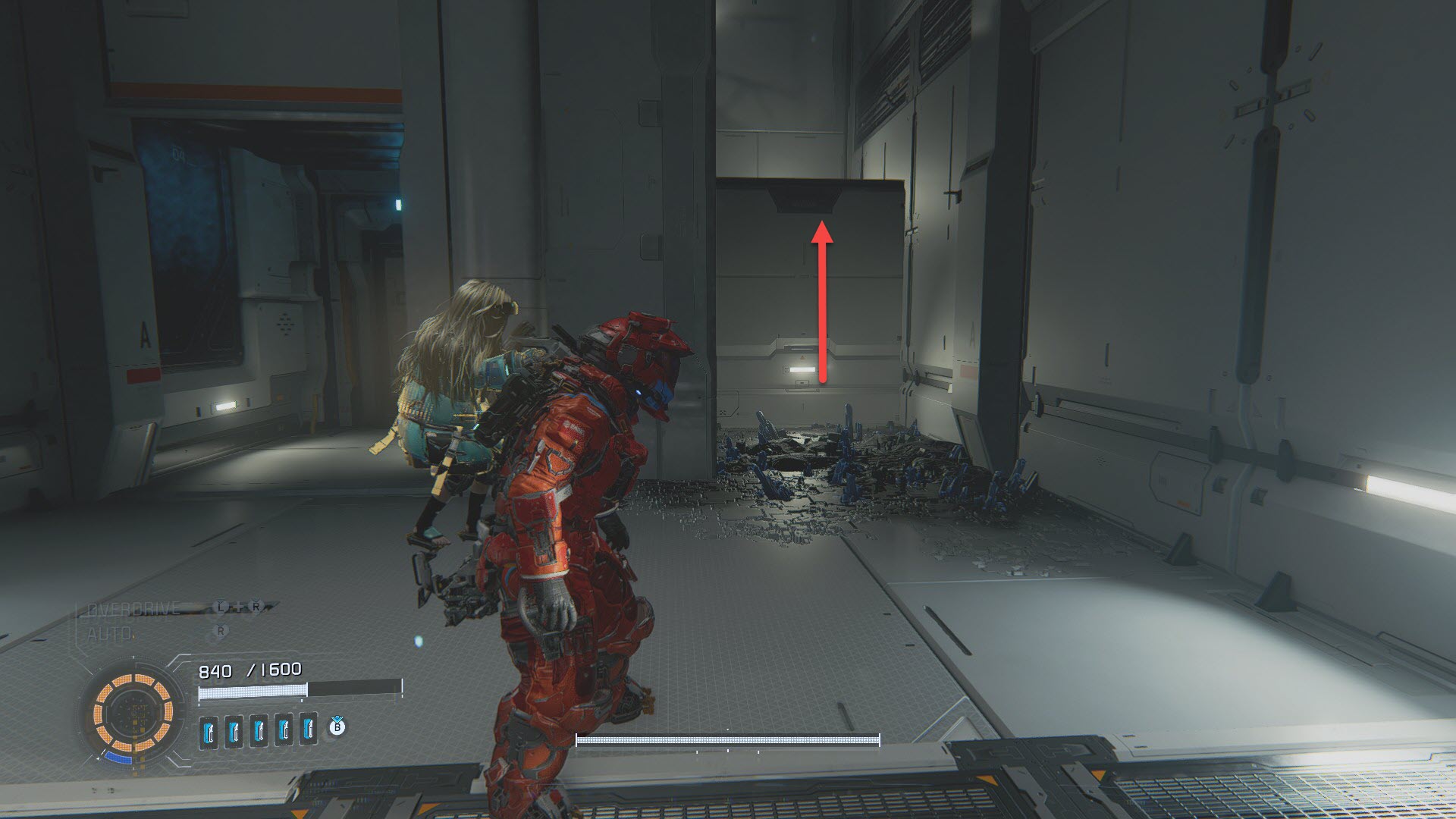The width and height of the screenshot is (1456, 819).
Task: Activate the Overdrive mode label
Action: [134, 610]
